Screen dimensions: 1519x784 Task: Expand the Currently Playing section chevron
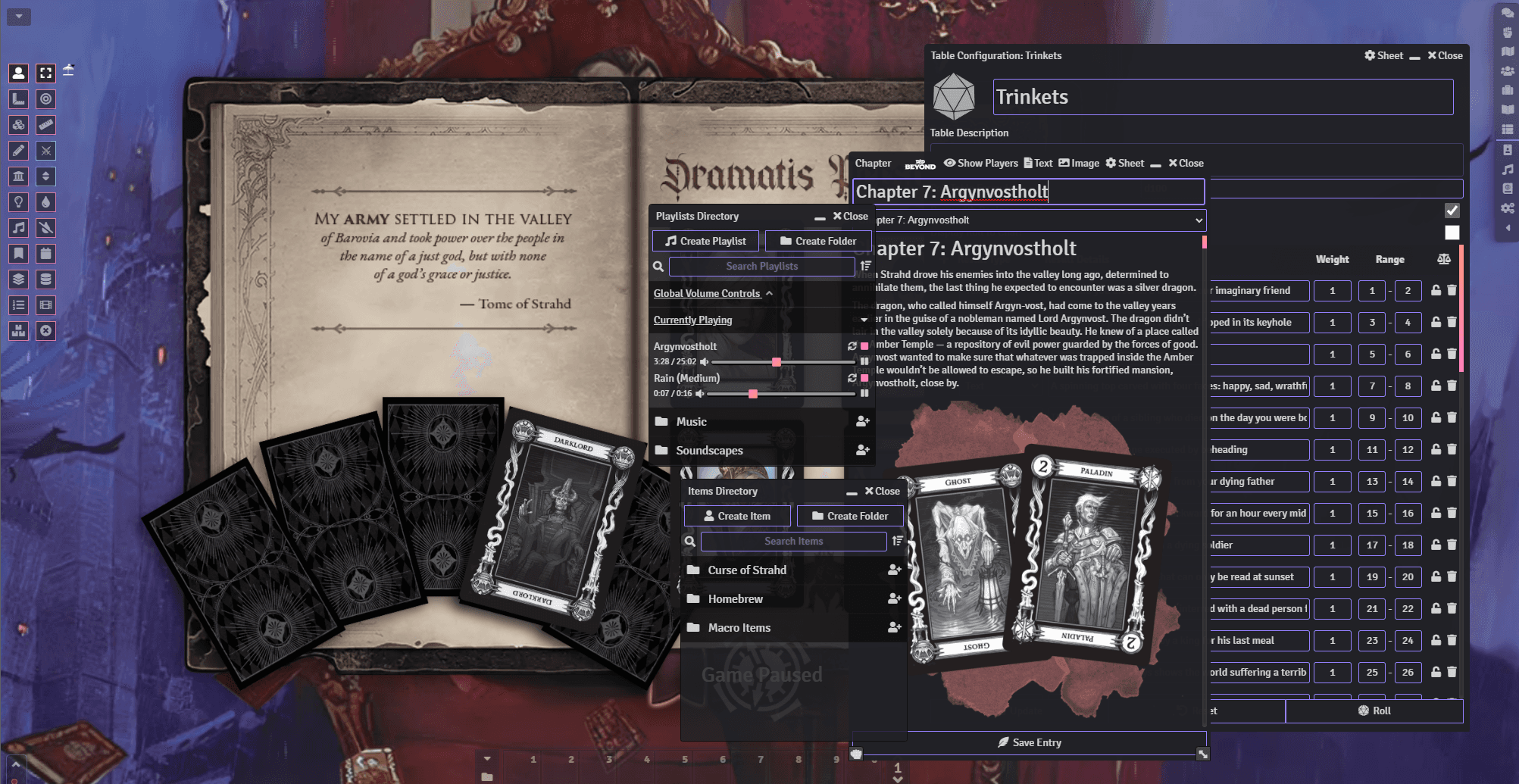point(864,320)
